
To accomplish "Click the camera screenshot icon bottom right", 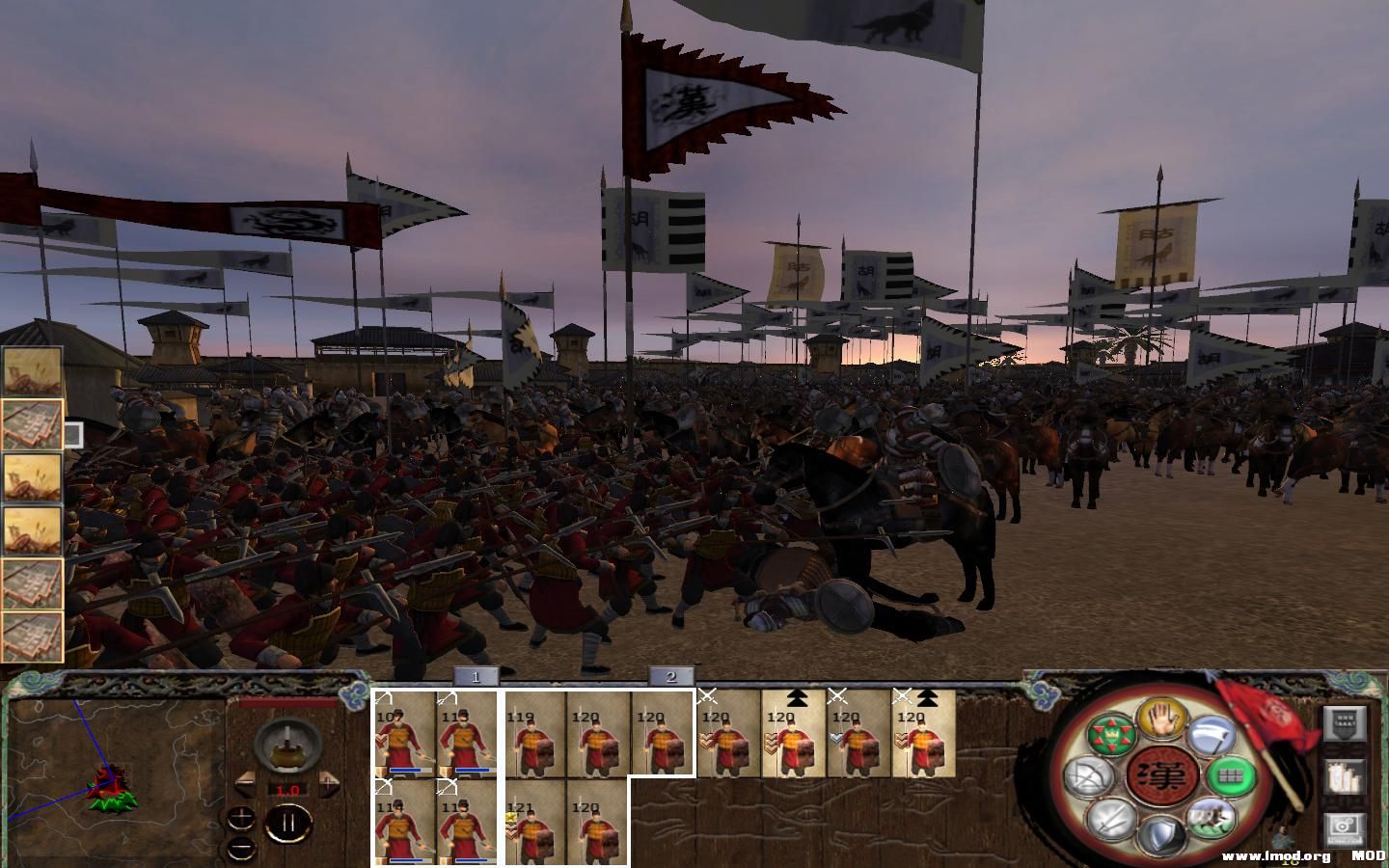I will pyautogui.click(x=1343, y=827).
